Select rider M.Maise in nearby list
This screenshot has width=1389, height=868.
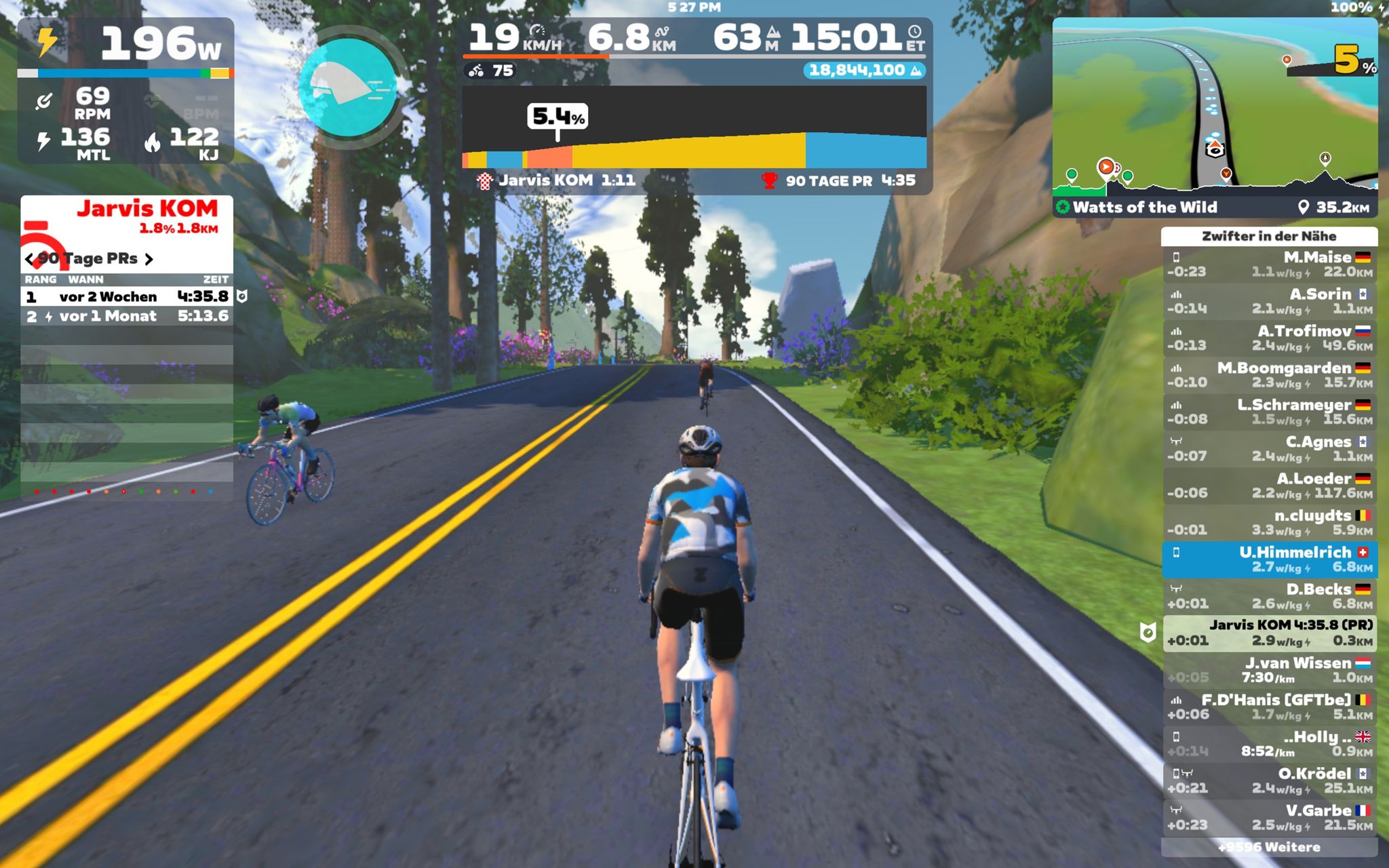[x=1269, y=264]
